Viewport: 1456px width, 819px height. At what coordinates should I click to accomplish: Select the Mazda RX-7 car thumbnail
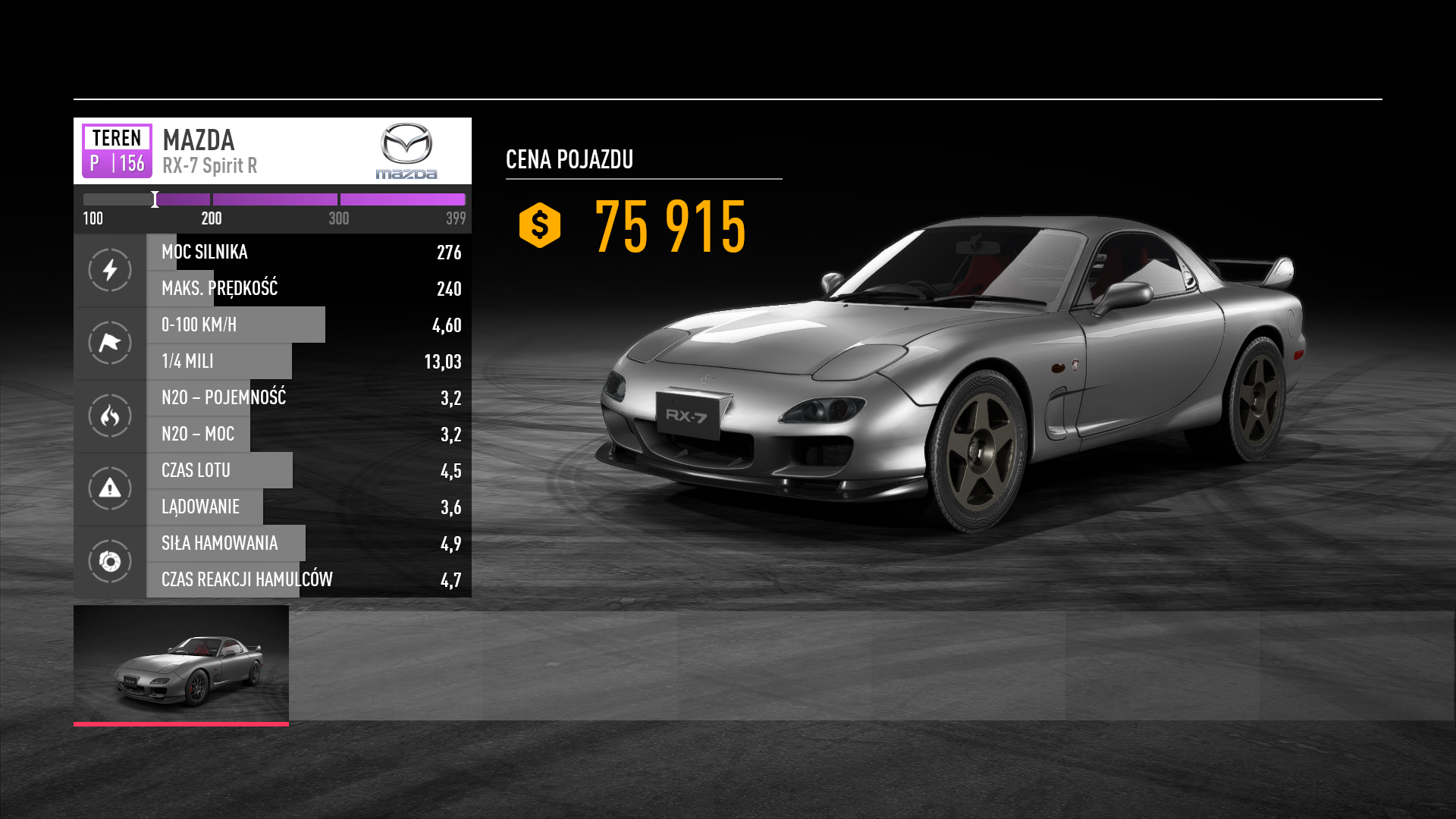(x=181, y=664)
